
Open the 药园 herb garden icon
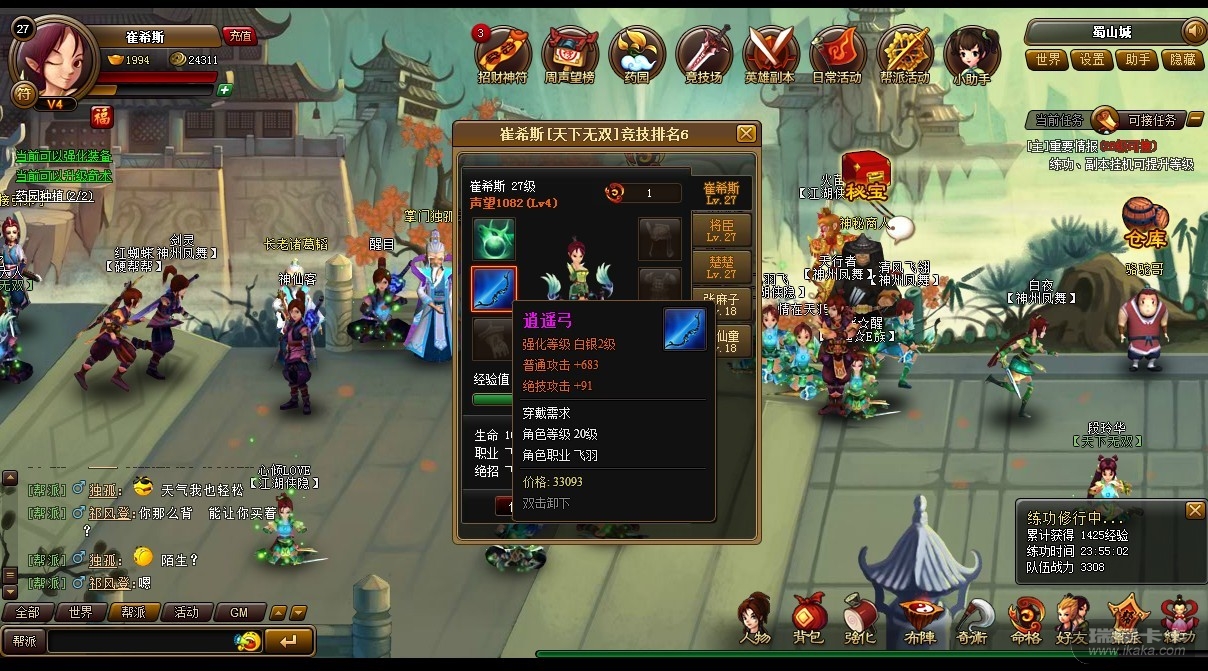pyautogui.click(x=637, y=53)
